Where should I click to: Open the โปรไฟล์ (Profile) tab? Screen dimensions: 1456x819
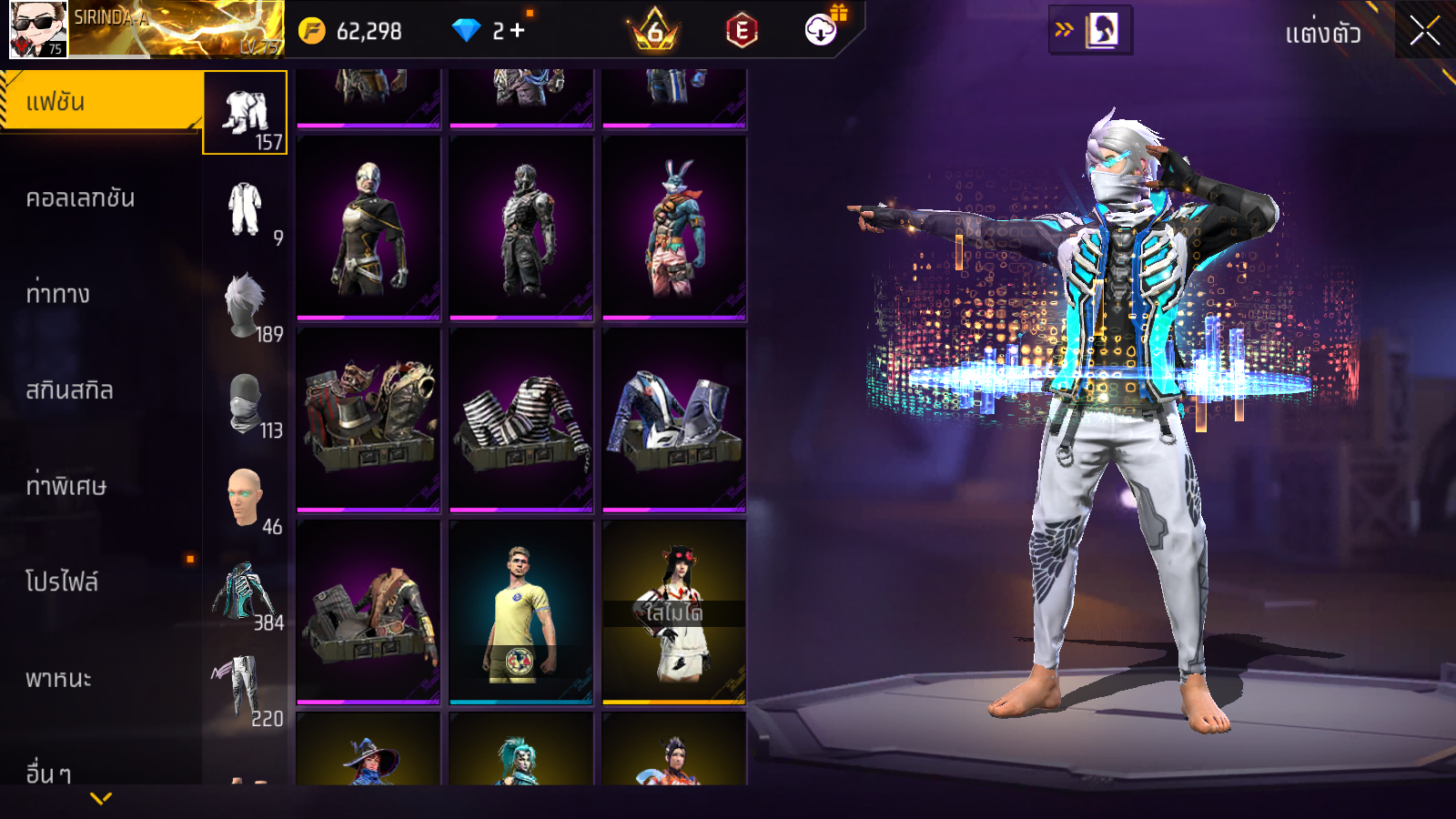point(62,582)
